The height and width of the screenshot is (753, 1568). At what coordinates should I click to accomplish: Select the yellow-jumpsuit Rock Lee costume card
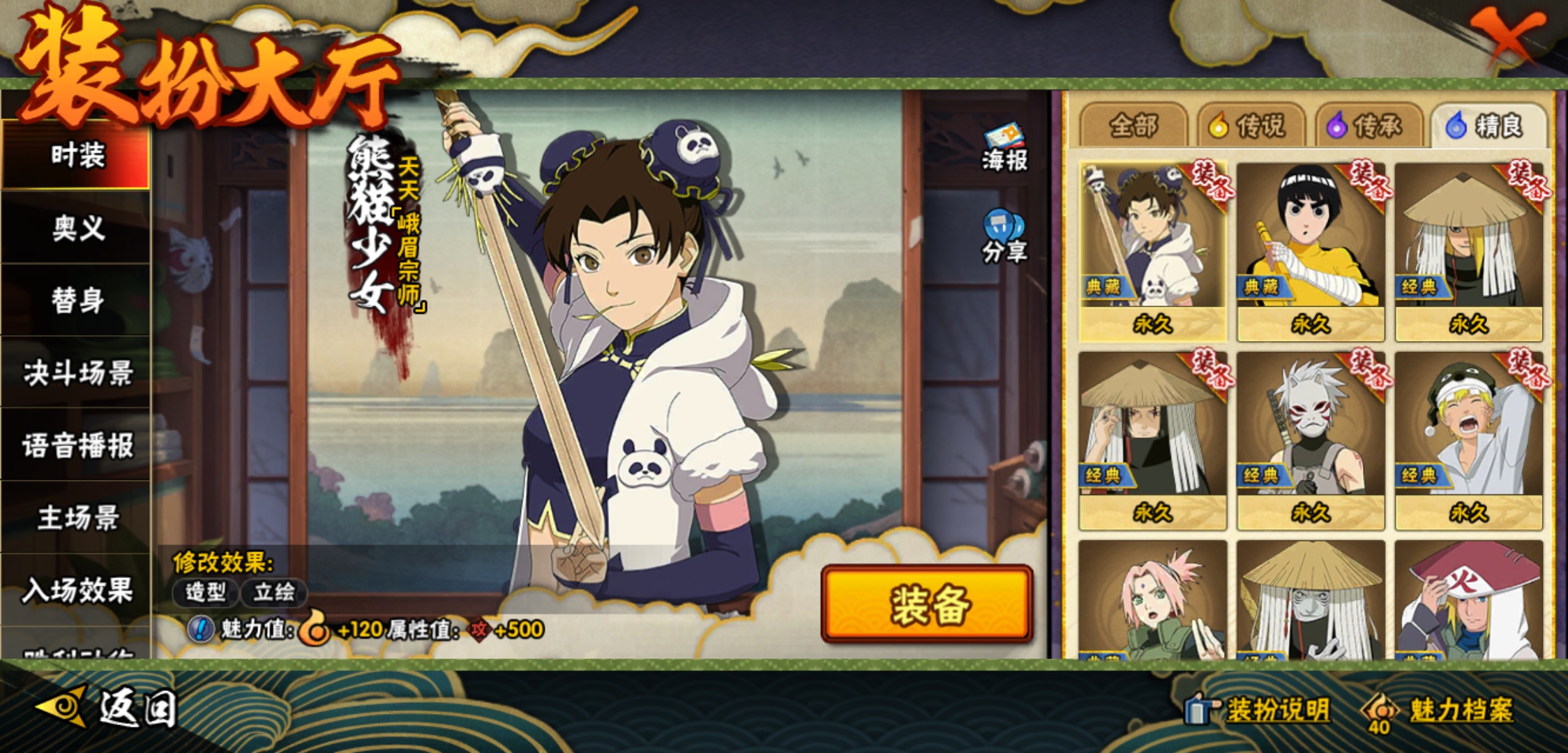click(1311, 251)
